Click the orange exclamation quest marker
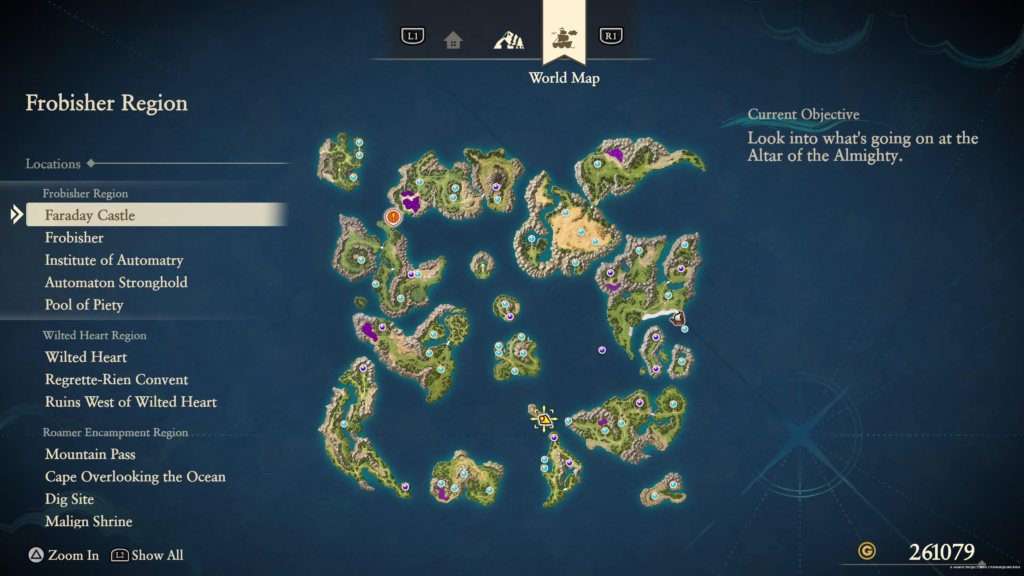Viewport: 1024px width, 576px height. click(x=393, y=216)
